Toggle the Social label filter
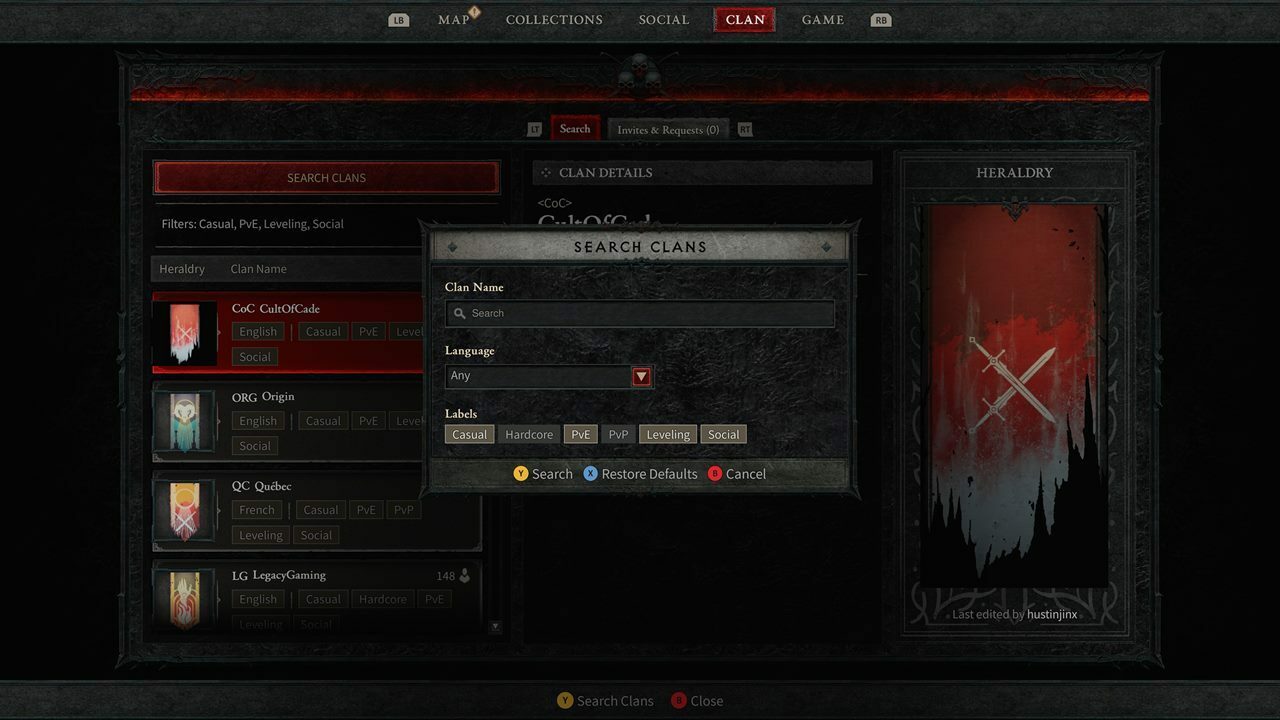 [x=723, y=434]
